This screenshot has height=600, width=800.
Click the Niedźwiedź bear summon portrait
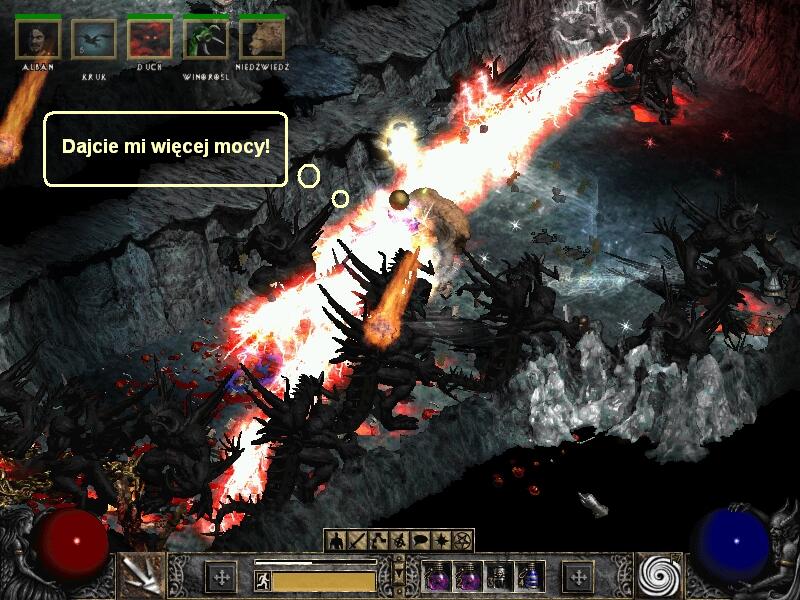(262, 39)
